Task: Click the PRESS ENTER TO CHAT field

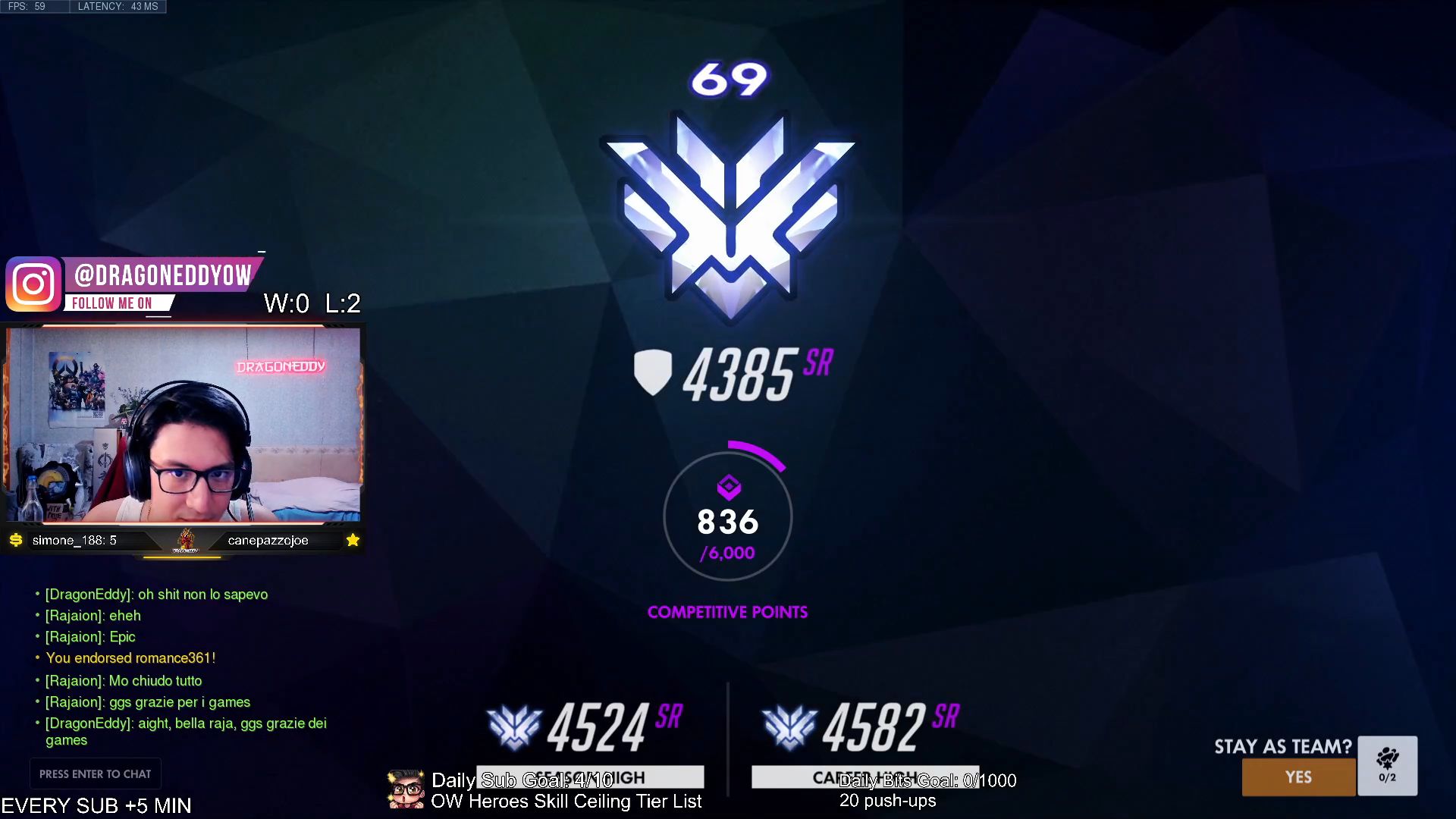Action: click(x=95, y=773)
